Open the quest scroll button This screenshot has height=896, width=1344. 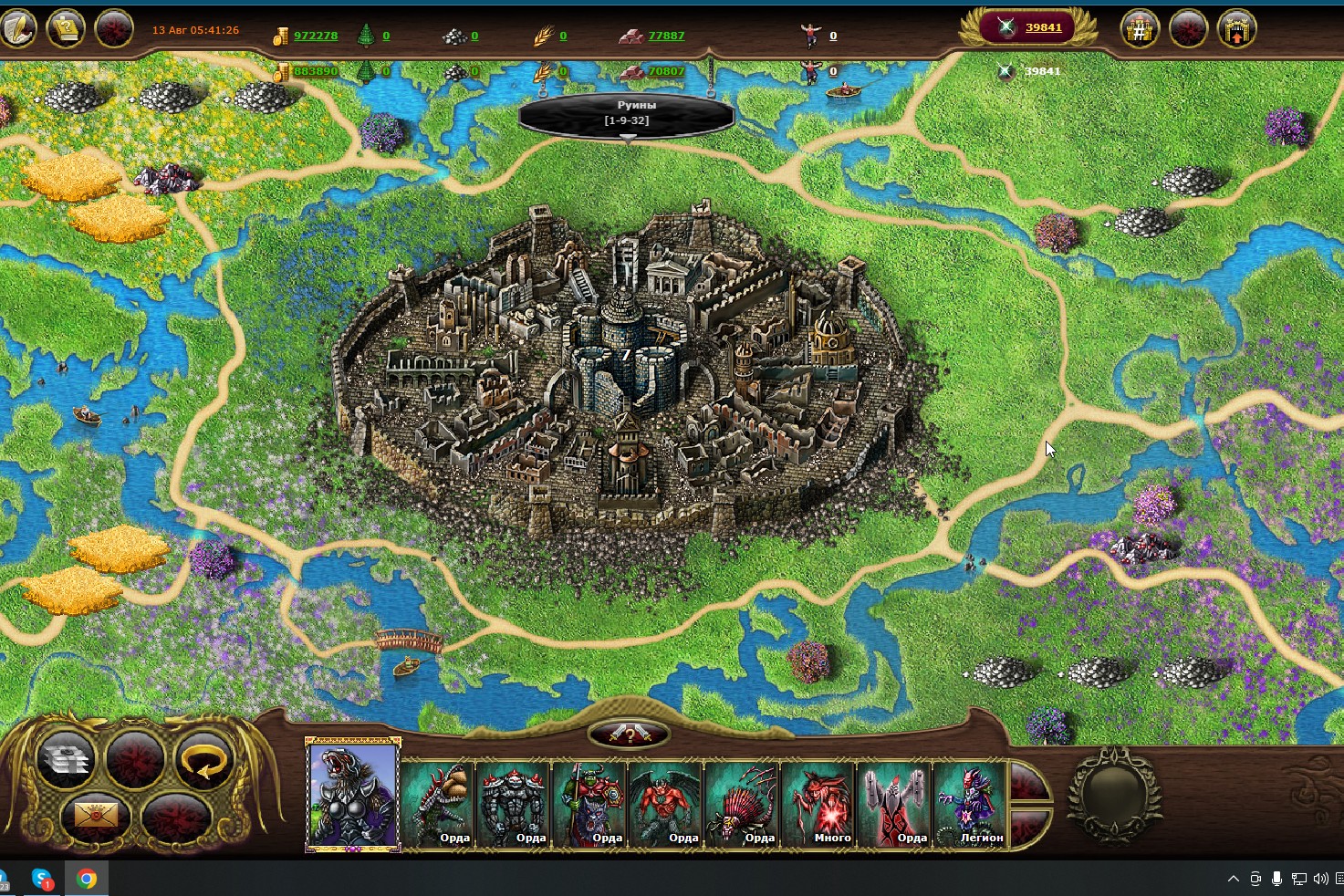66,28
